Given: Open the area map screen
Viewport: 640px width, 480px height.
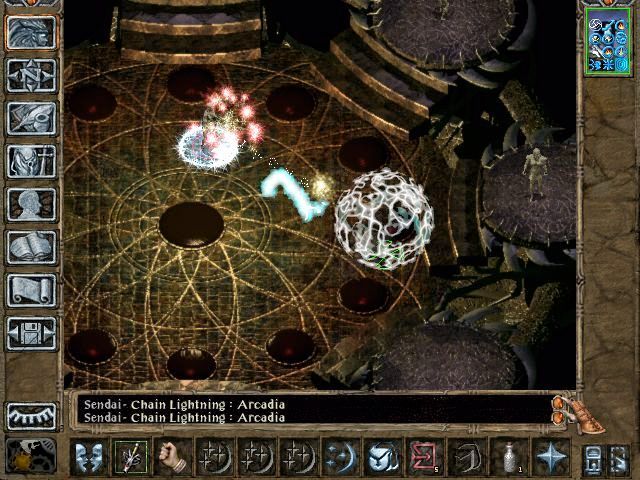Looking at the screenshot, I should click(x=31, y=75).
